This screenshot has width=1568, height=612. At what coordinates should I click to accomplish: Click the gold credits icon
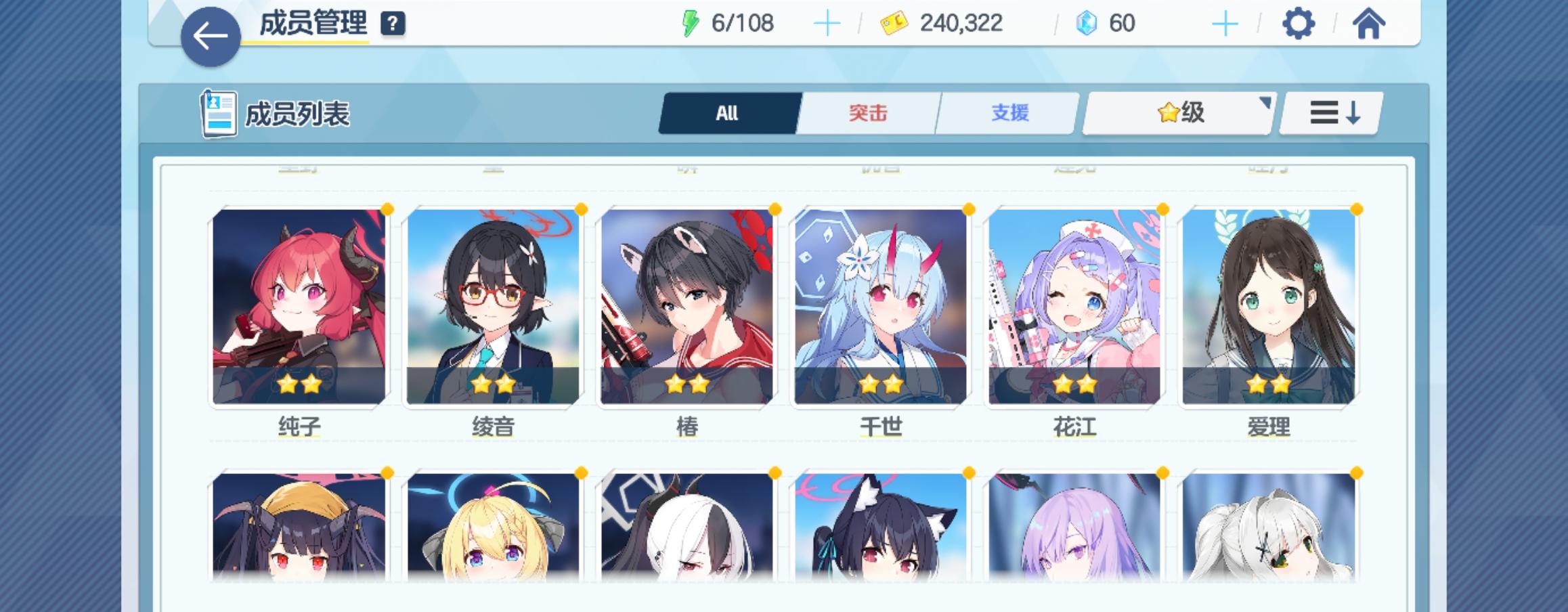click(x=894, y=23)
